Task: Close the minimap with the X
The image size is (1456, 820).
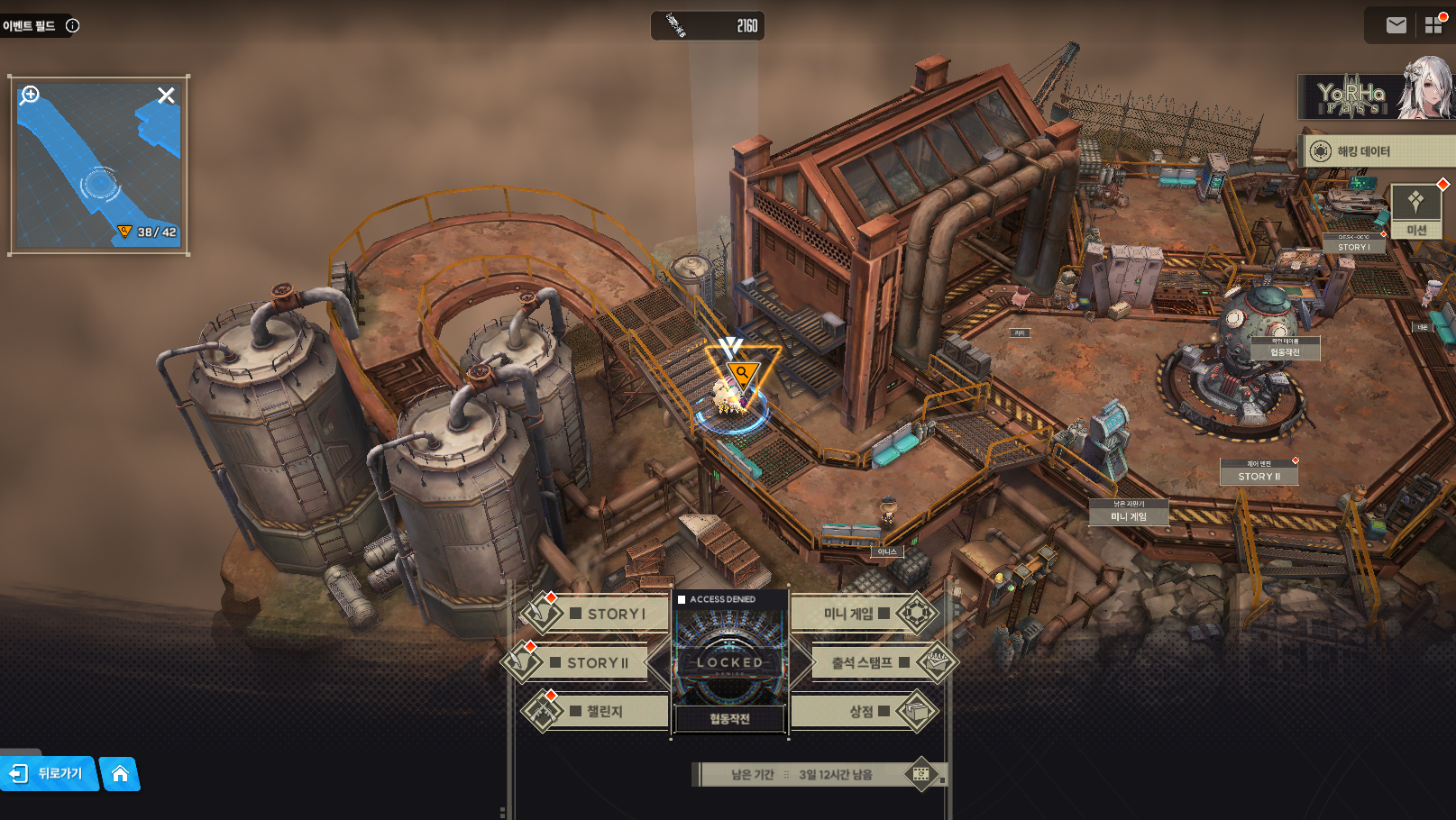Action: [x=166, y=96]
